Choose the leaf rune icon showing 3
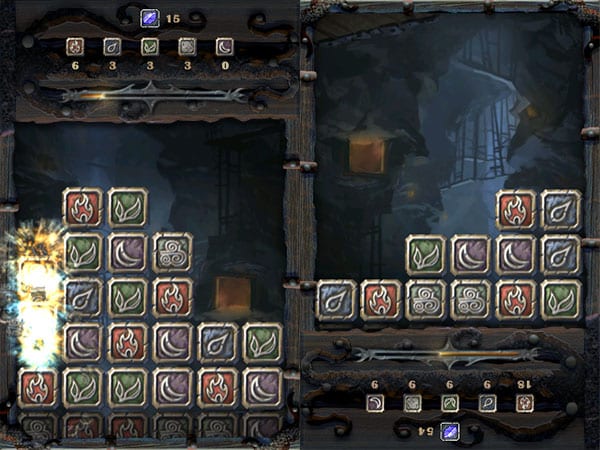 pyautogui.click(x=150, y=46)
